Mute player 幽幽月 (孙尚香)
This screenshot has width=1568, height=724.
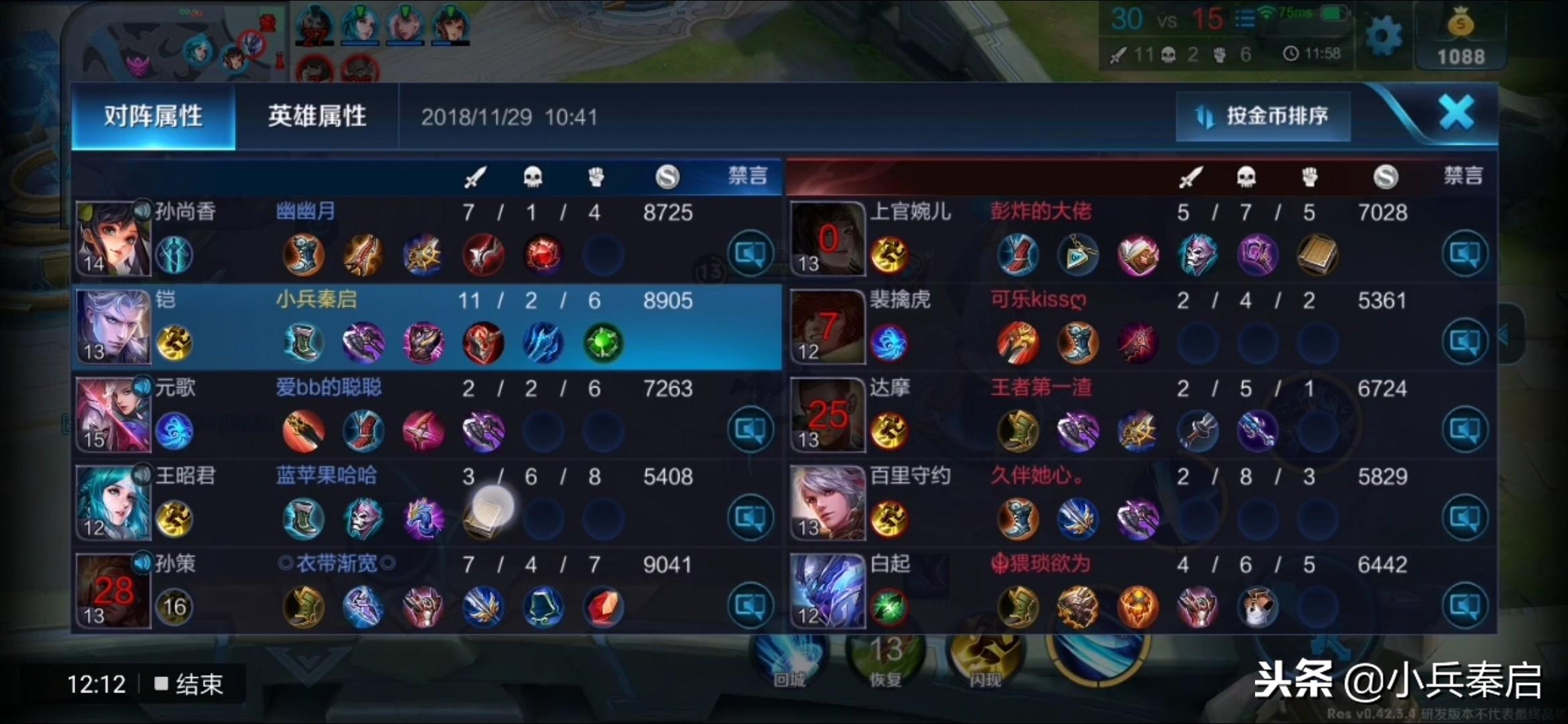[x=750, y=253]
